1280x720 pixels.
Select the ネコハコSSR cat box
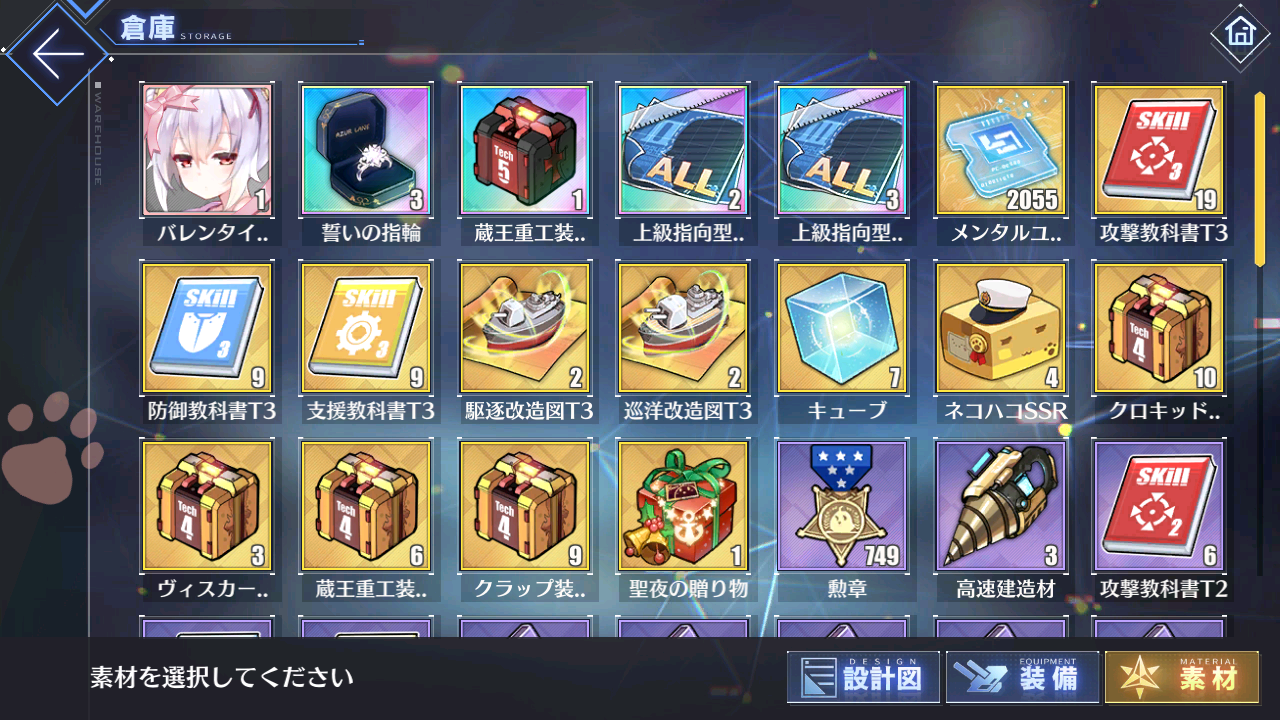[1000, 327]
